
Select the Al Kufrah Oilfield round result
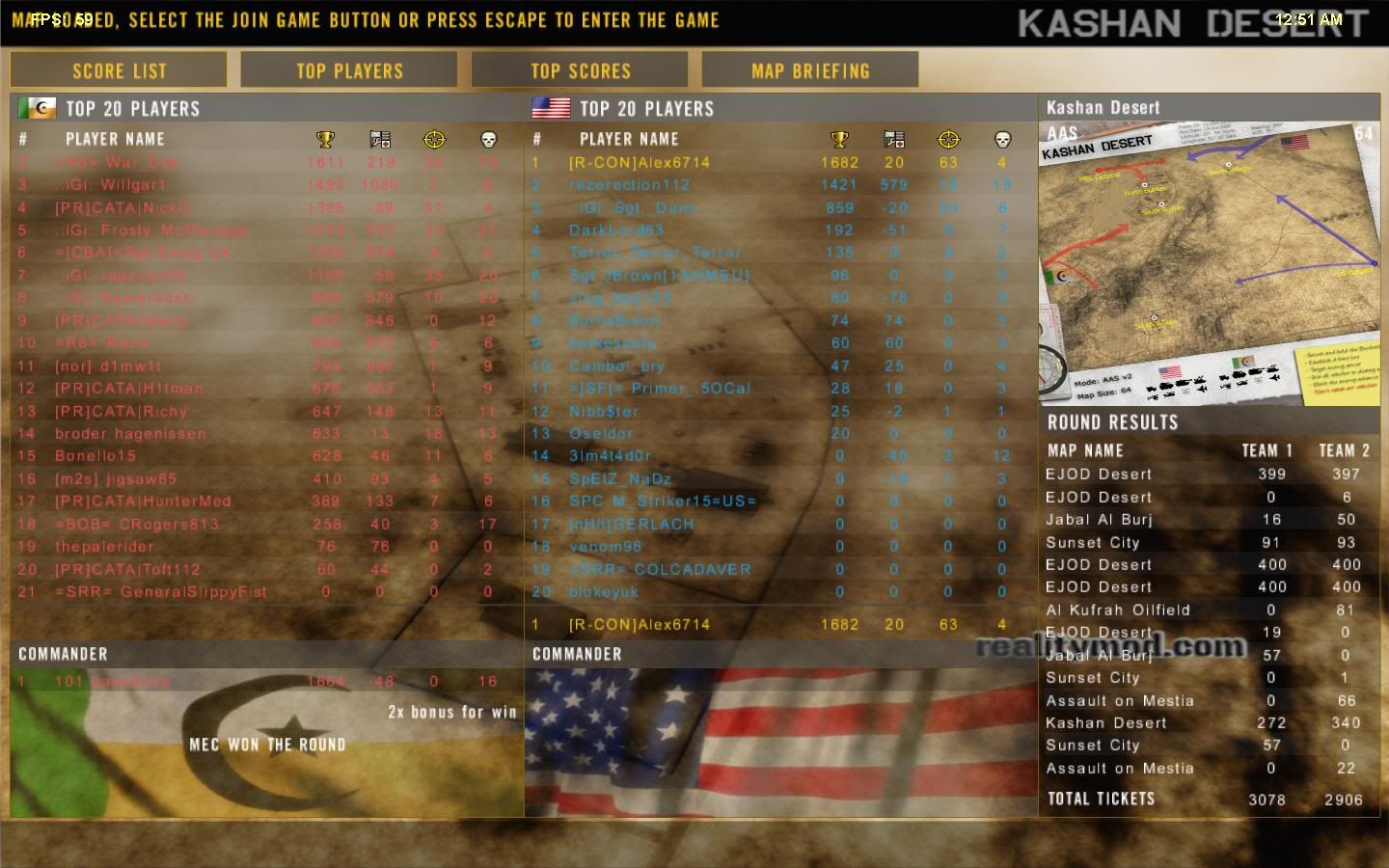click(x=1118, y=610)
